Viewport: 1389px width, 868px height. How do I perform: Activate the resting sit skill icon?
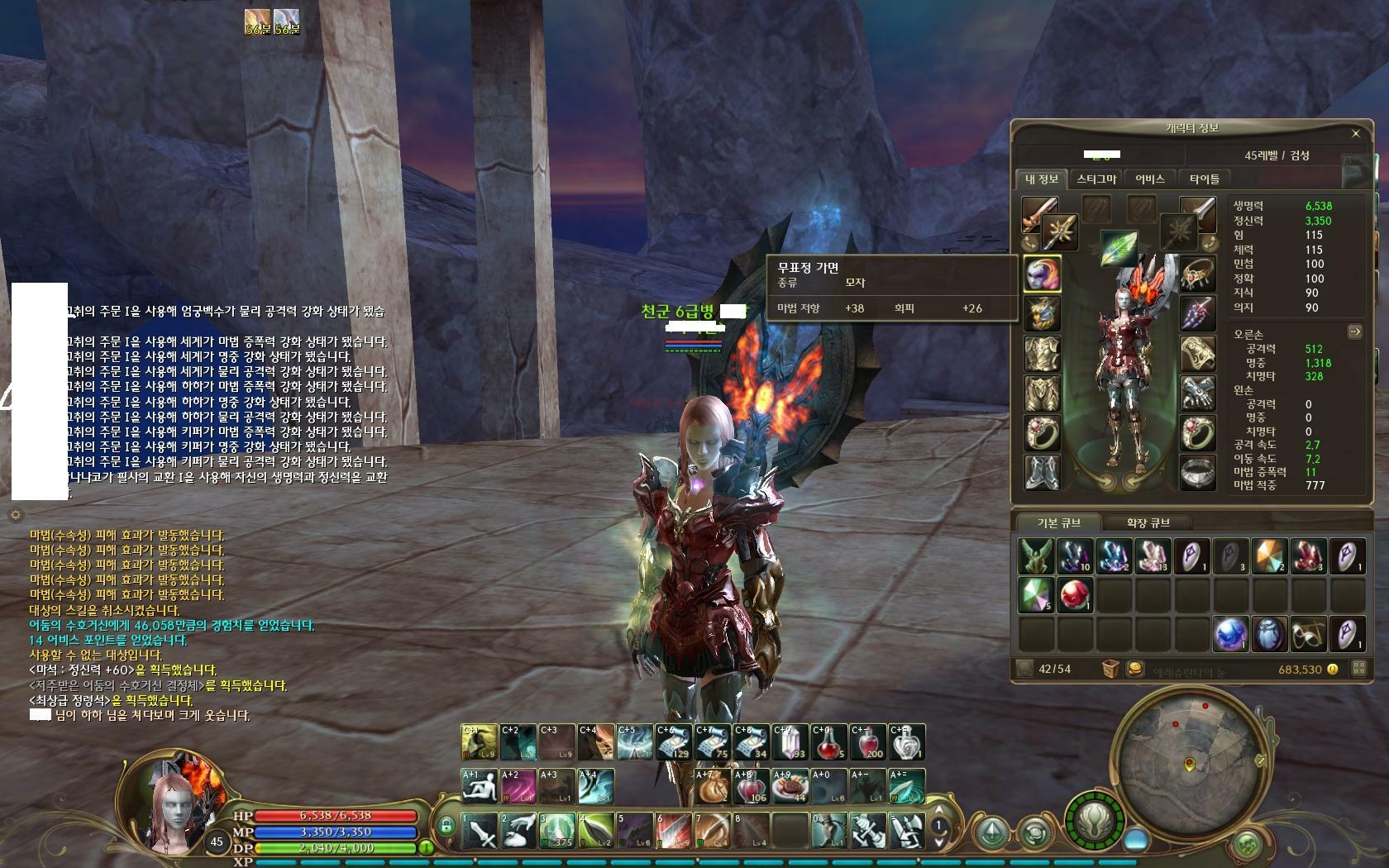(x=479, y=787)
